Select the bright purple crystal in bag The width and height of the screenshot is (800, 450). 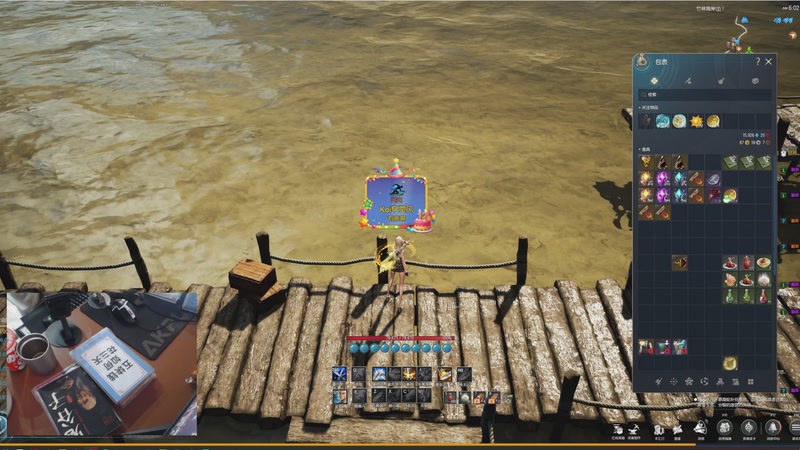click(x=662, y=179)
